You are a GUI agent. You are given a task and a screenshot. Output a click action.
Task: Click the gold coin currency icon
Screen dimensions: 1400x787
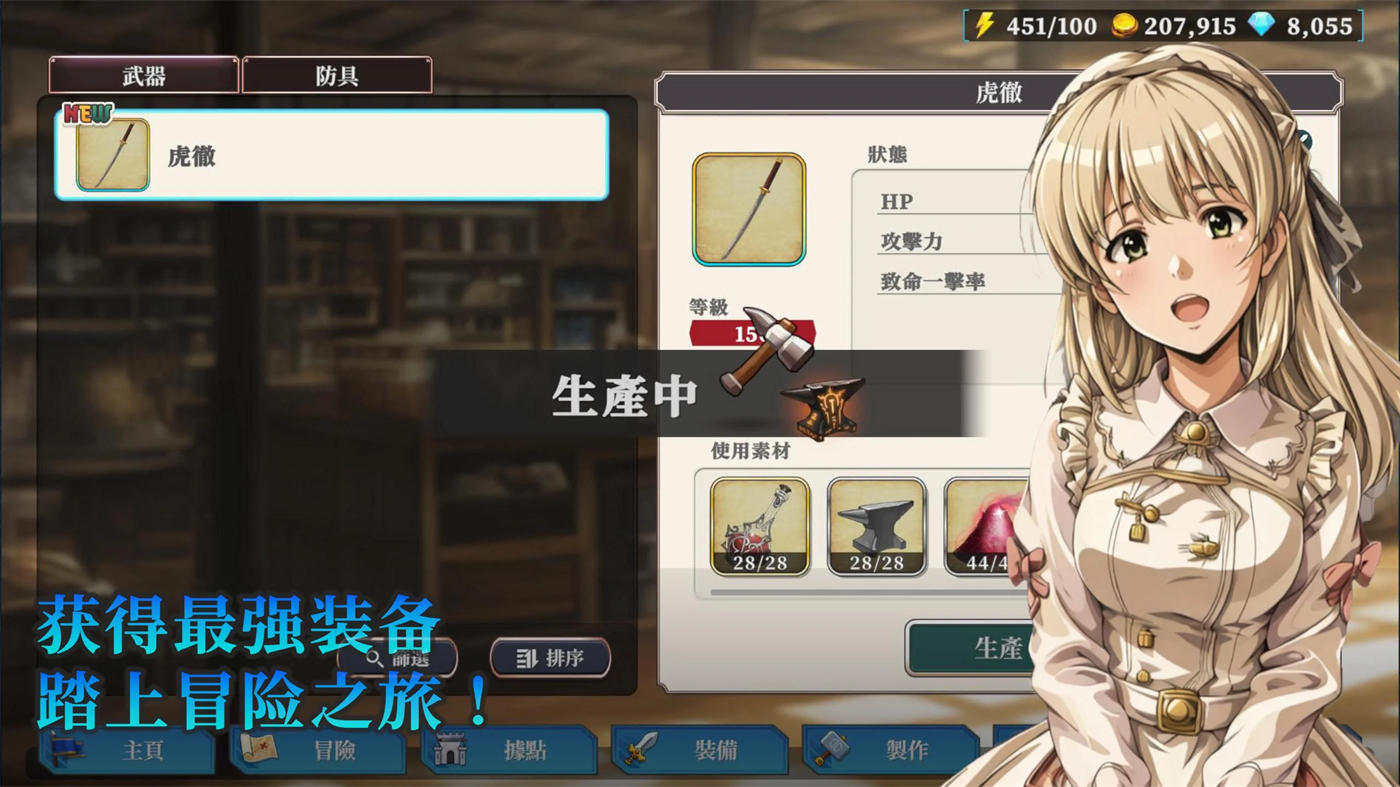(x=1124, y=24)
